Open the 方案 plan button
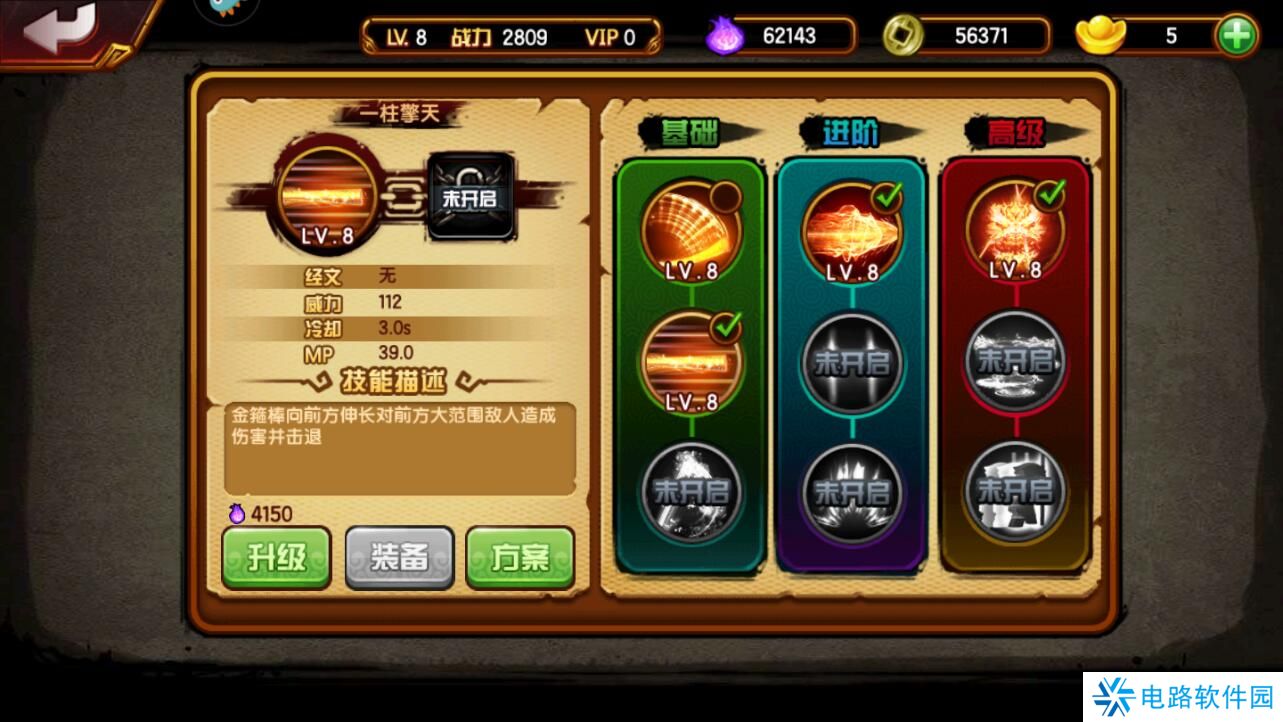 [x=519, y=558]
